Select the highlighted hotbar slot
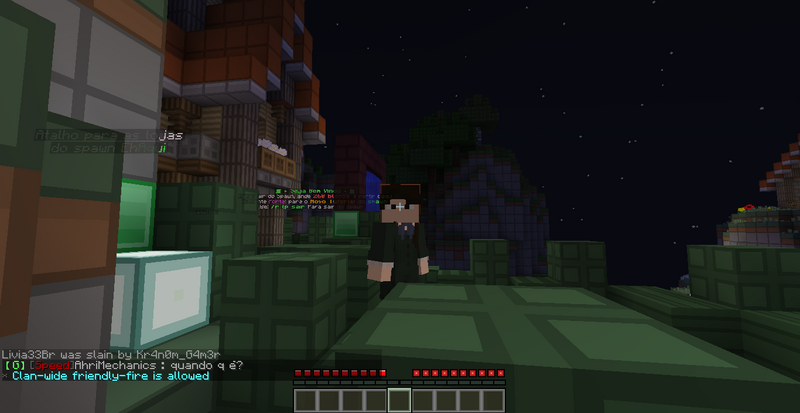 point(400,400)
